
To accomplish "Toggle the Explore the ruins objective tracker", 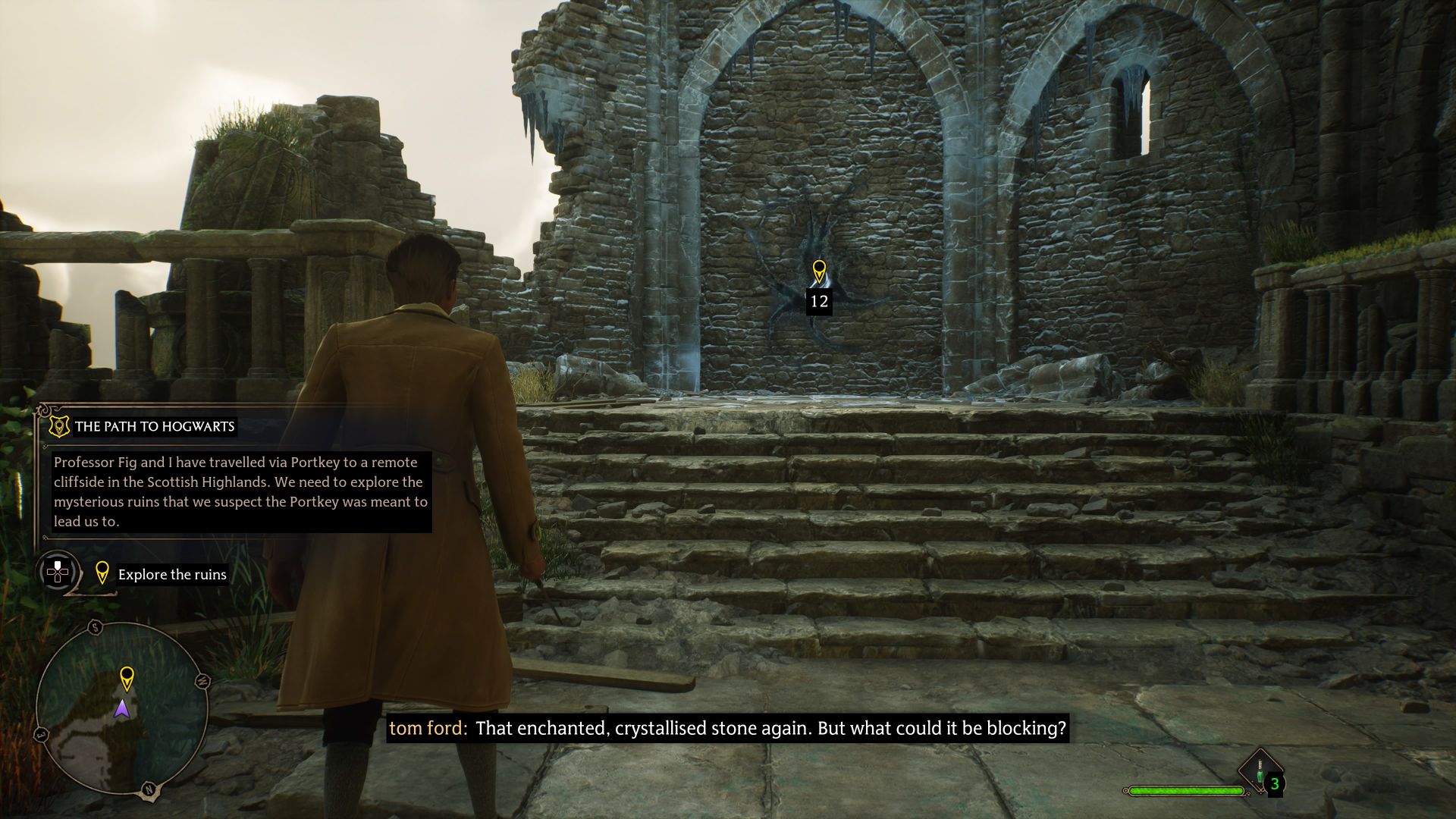I will click(172, 574).
